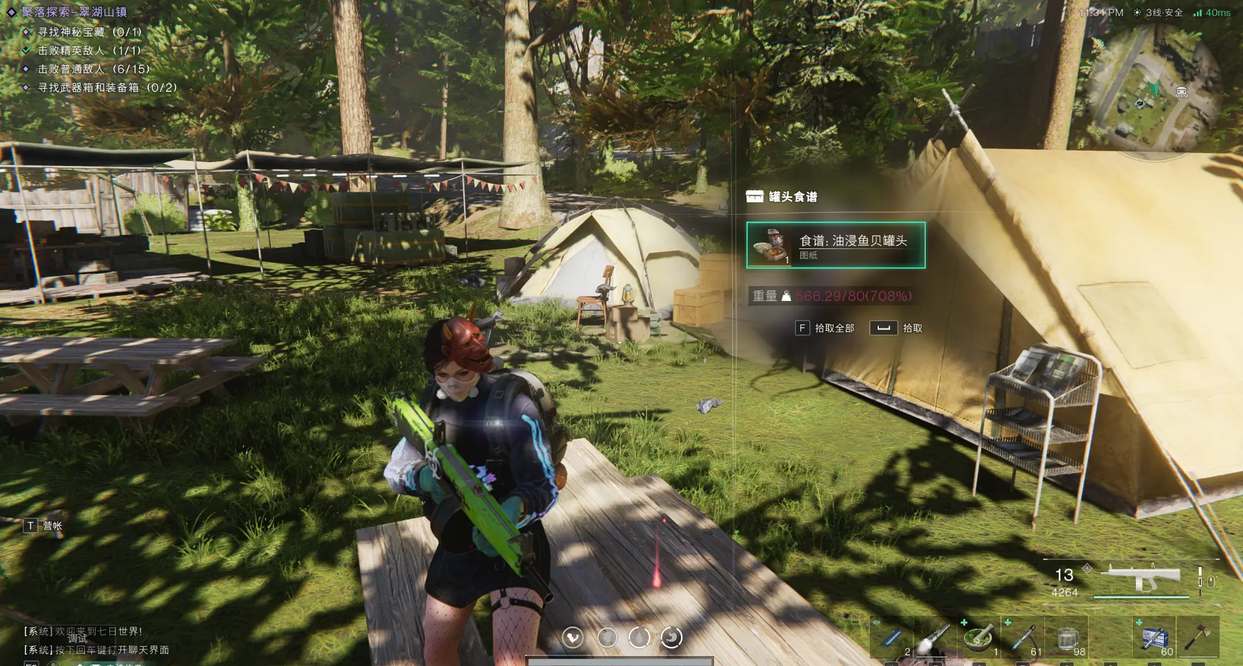Select the blue stick item in hotbar
Screen dimensions: 1243x666
coord(891,638)
